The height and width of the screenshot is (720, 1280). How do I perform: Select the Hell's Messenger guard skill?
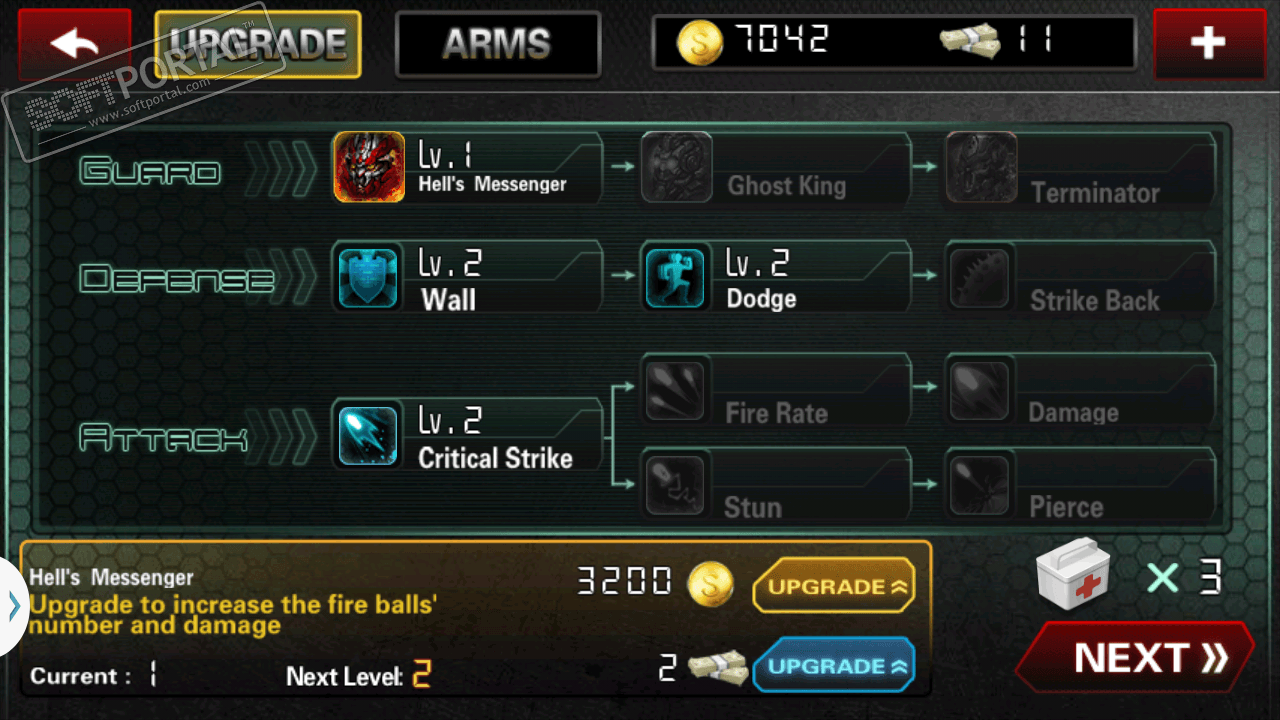(468, 168)
